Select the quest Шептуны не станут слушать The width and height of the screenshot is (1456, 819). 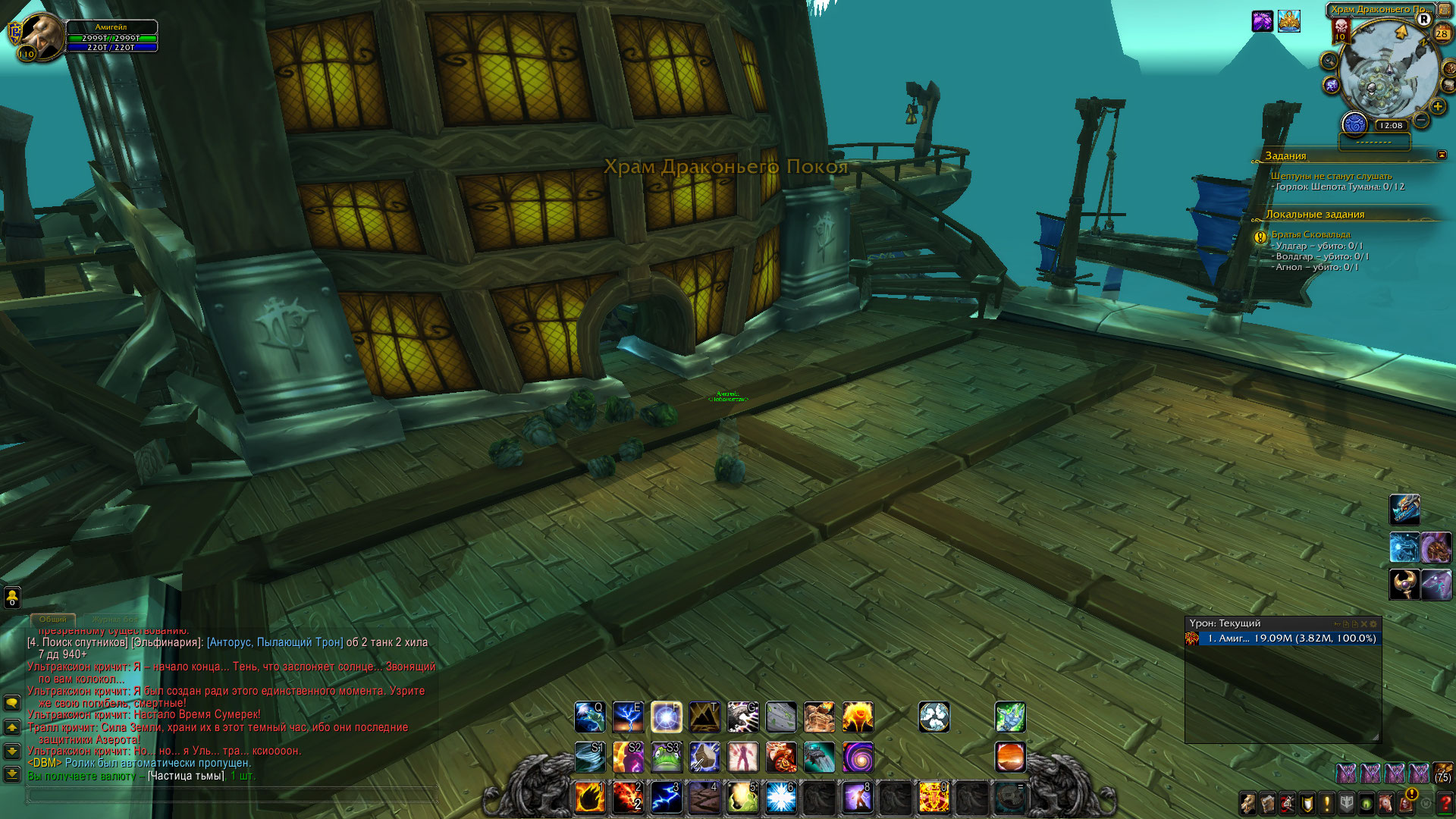point(1332,176)
